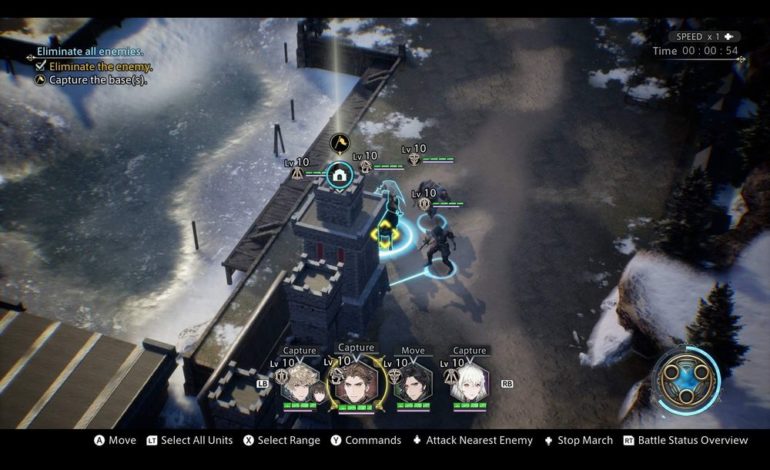Image resolution: width=770 pixels, height=470 pixels.
Task: Select the black-haired unit portrait labeled Move
Action: (412, 381)
